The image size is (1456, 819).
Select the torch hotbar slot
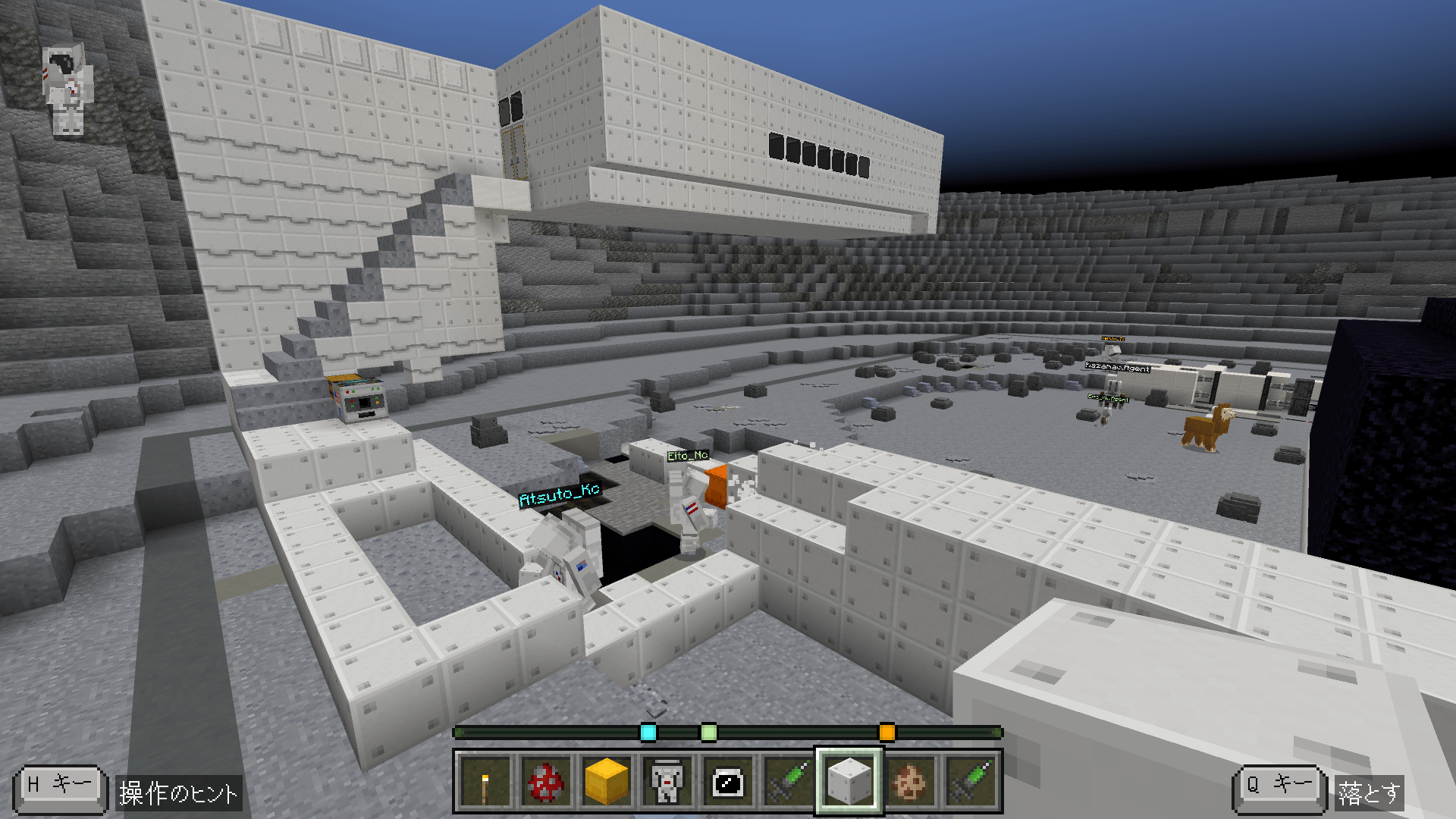[485, 781]
